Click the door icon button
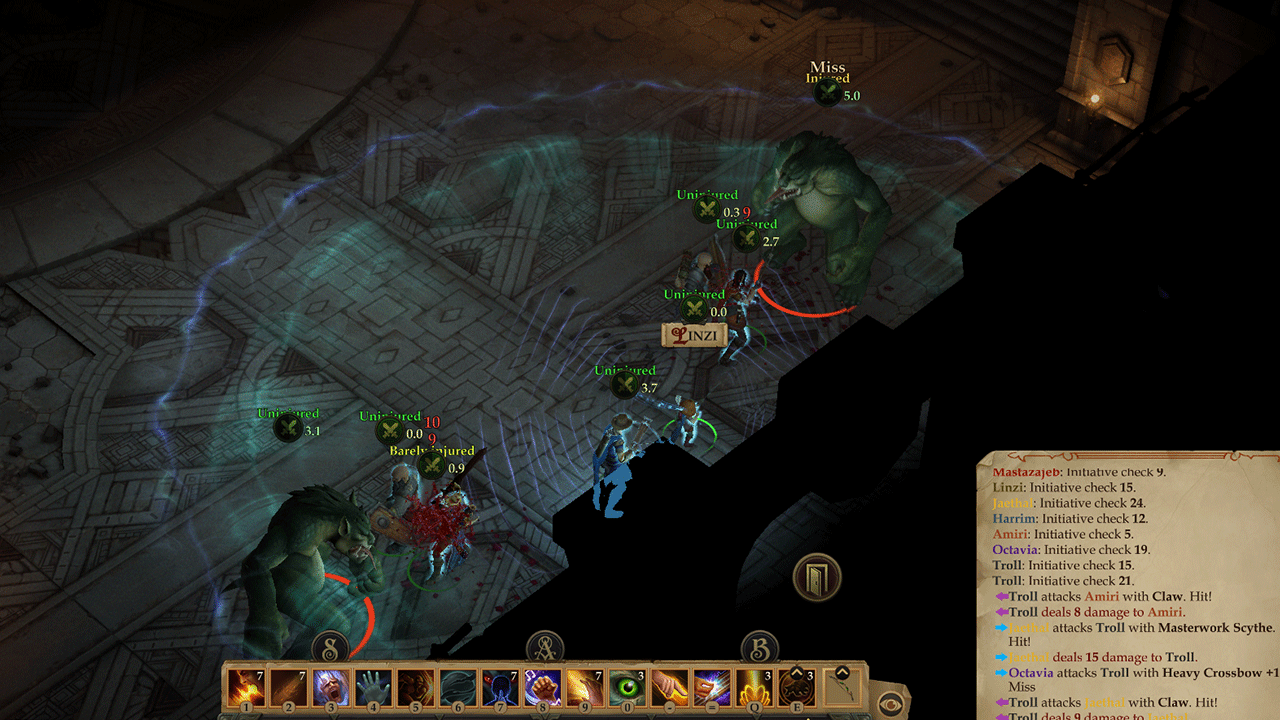 (817, 577)
